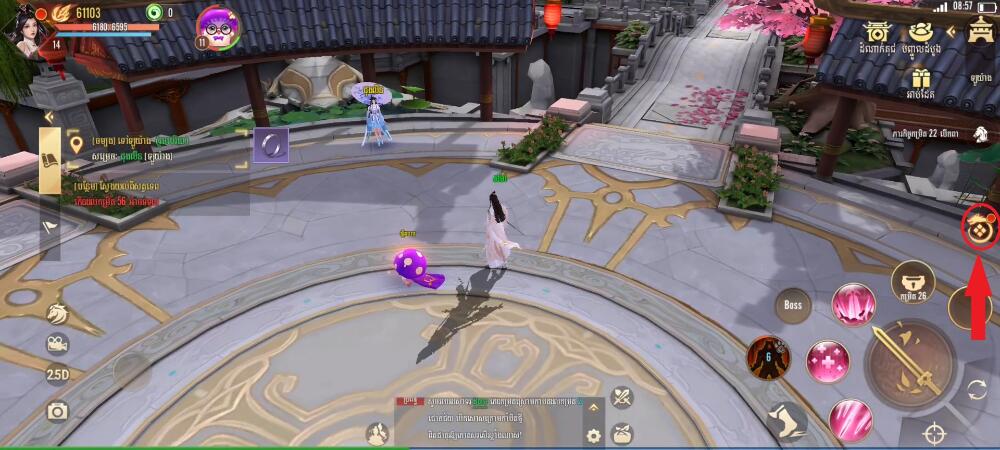Screen dimensions: 1000x450
Task: Cast the pink slash streak skill
Action: [x=850, y=419]
